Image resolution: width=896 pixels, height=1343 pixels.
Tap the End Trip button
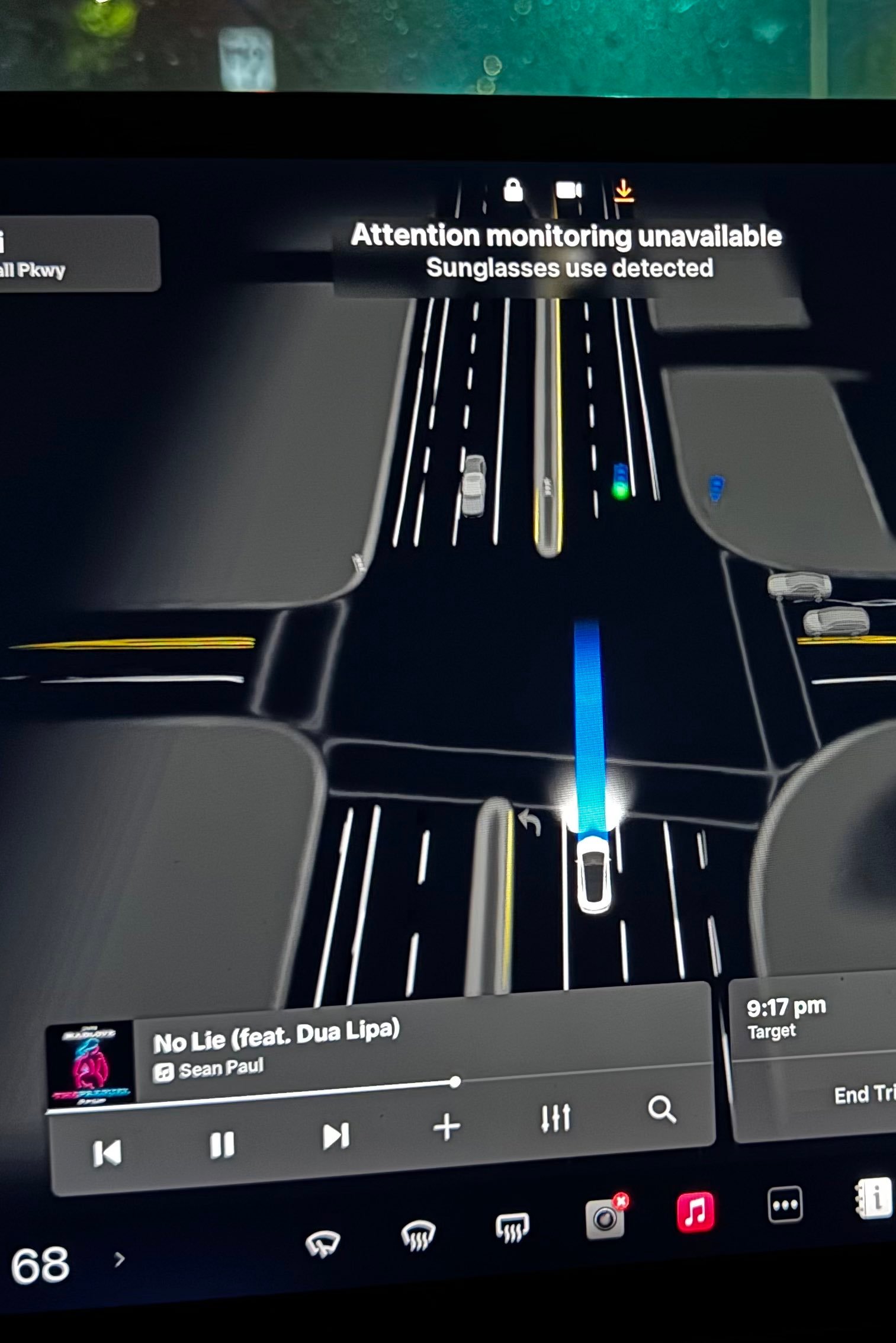click(x=863, y=1095)
